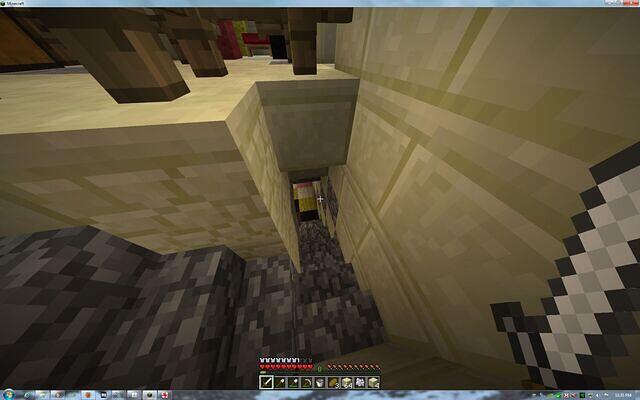Close the Minecraft window
The height and width of the screenshot is (400, 640).
coord(632,3)
